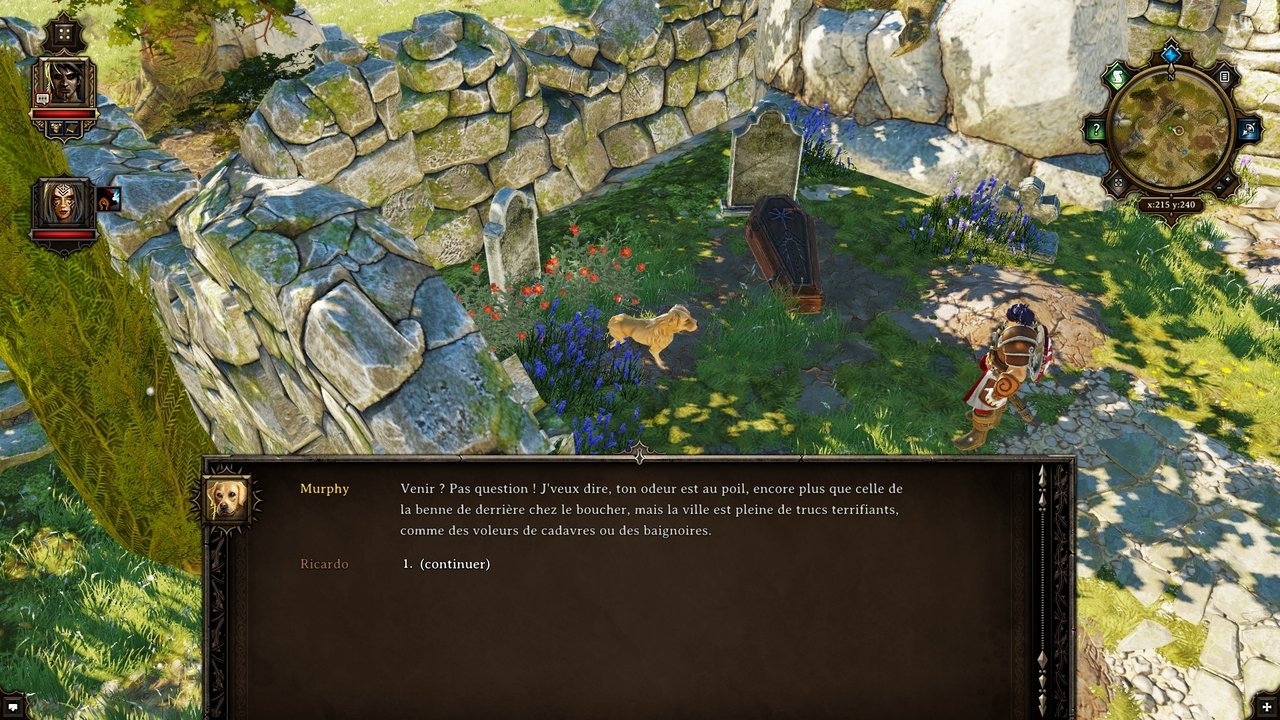Click the top character's red health bar

pos(65,113)
